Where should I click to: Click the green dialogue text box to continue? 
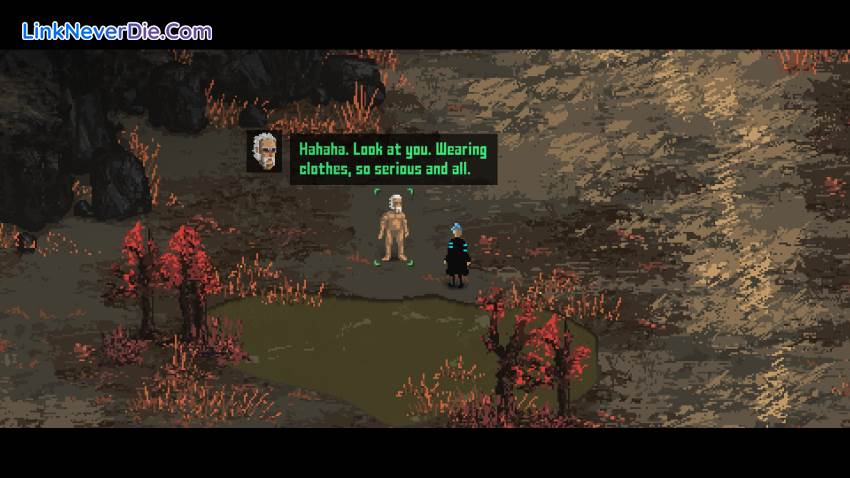pyautogui.click(x=392, y=160)
